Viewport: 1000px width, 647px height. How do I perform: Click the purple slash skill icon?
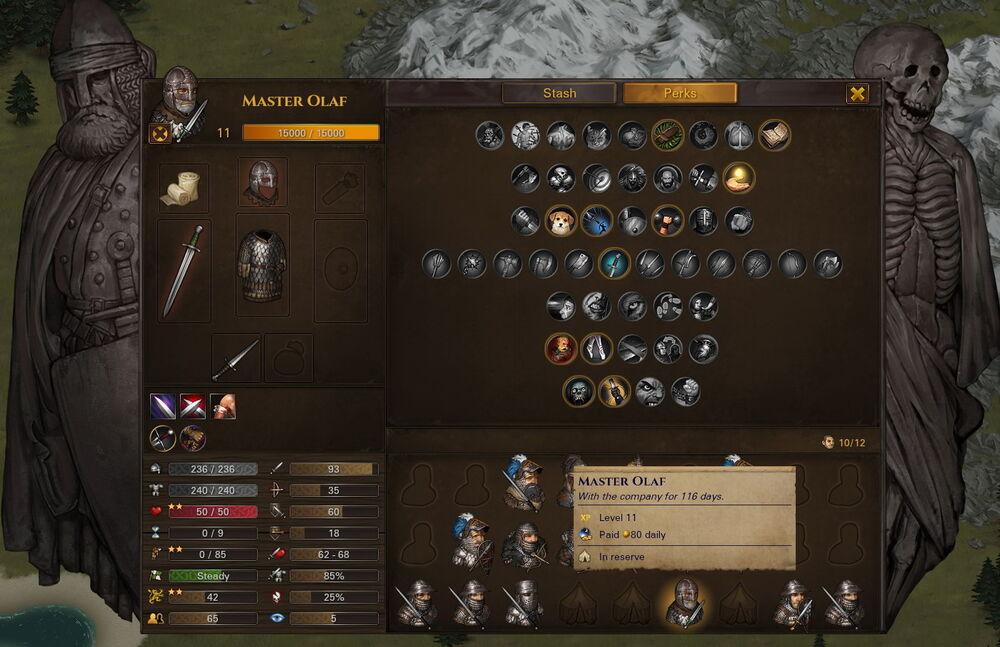pyautogui.click(x=163, y=406)
